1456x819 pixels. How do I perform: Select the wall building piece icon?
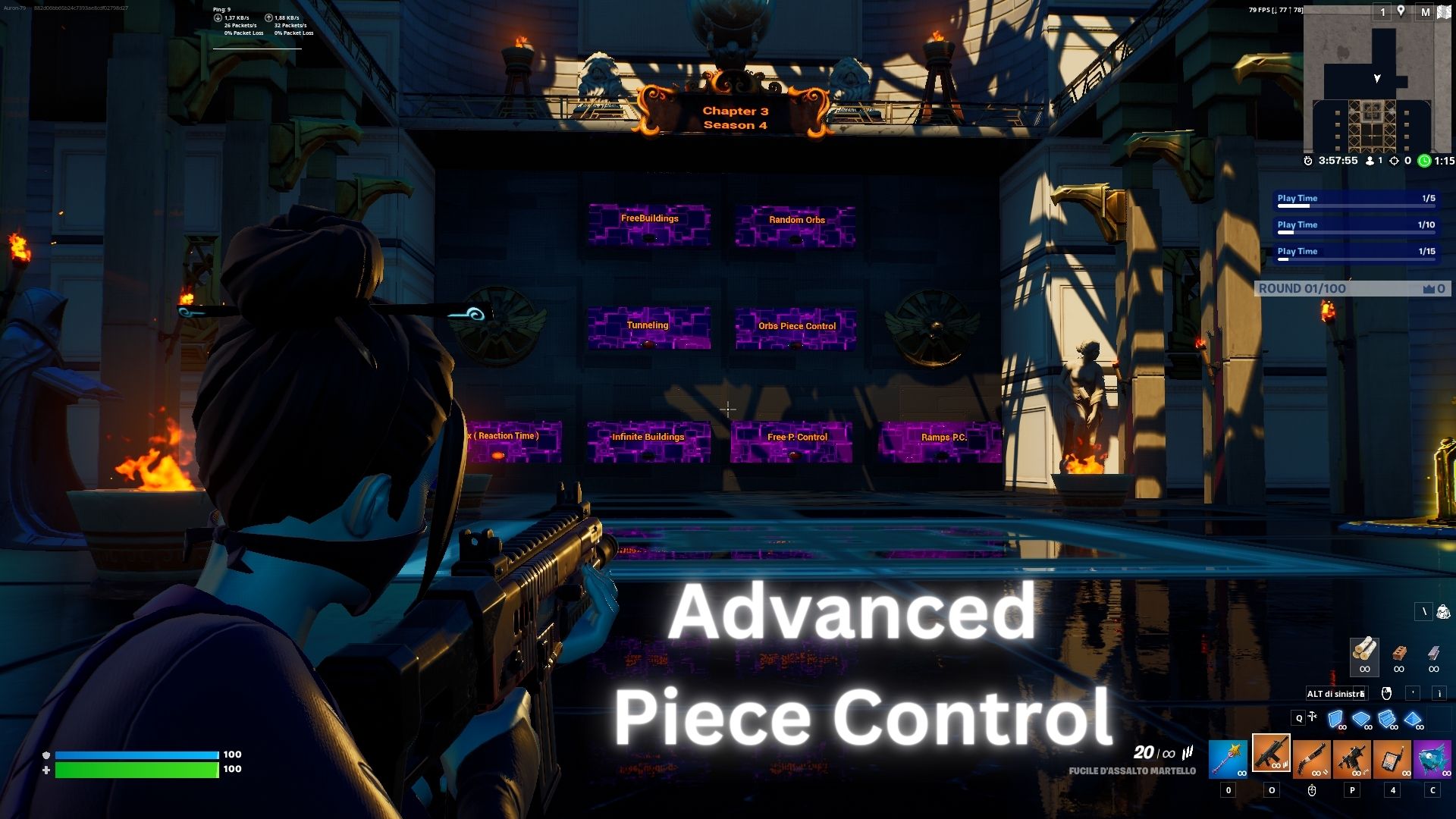tap(1337, 719)
